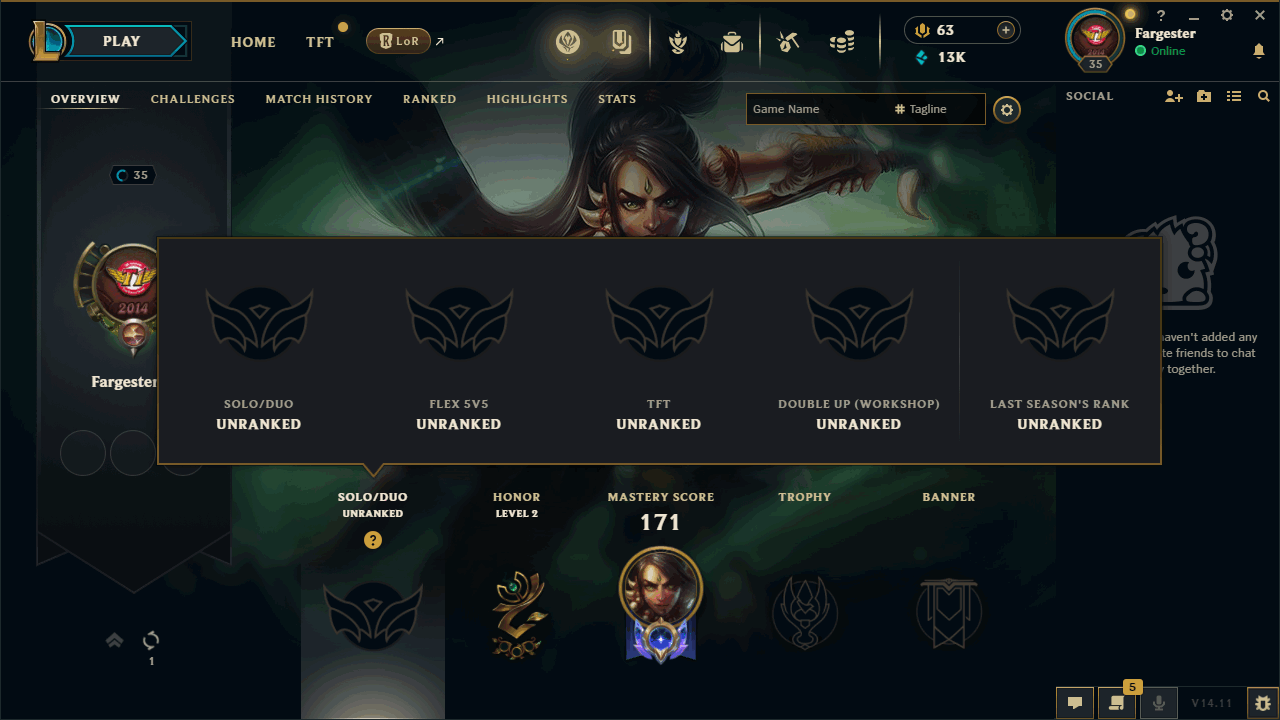Open the Esports hub icon
This screenshot has height=720, width=1280.
(568, 42)
